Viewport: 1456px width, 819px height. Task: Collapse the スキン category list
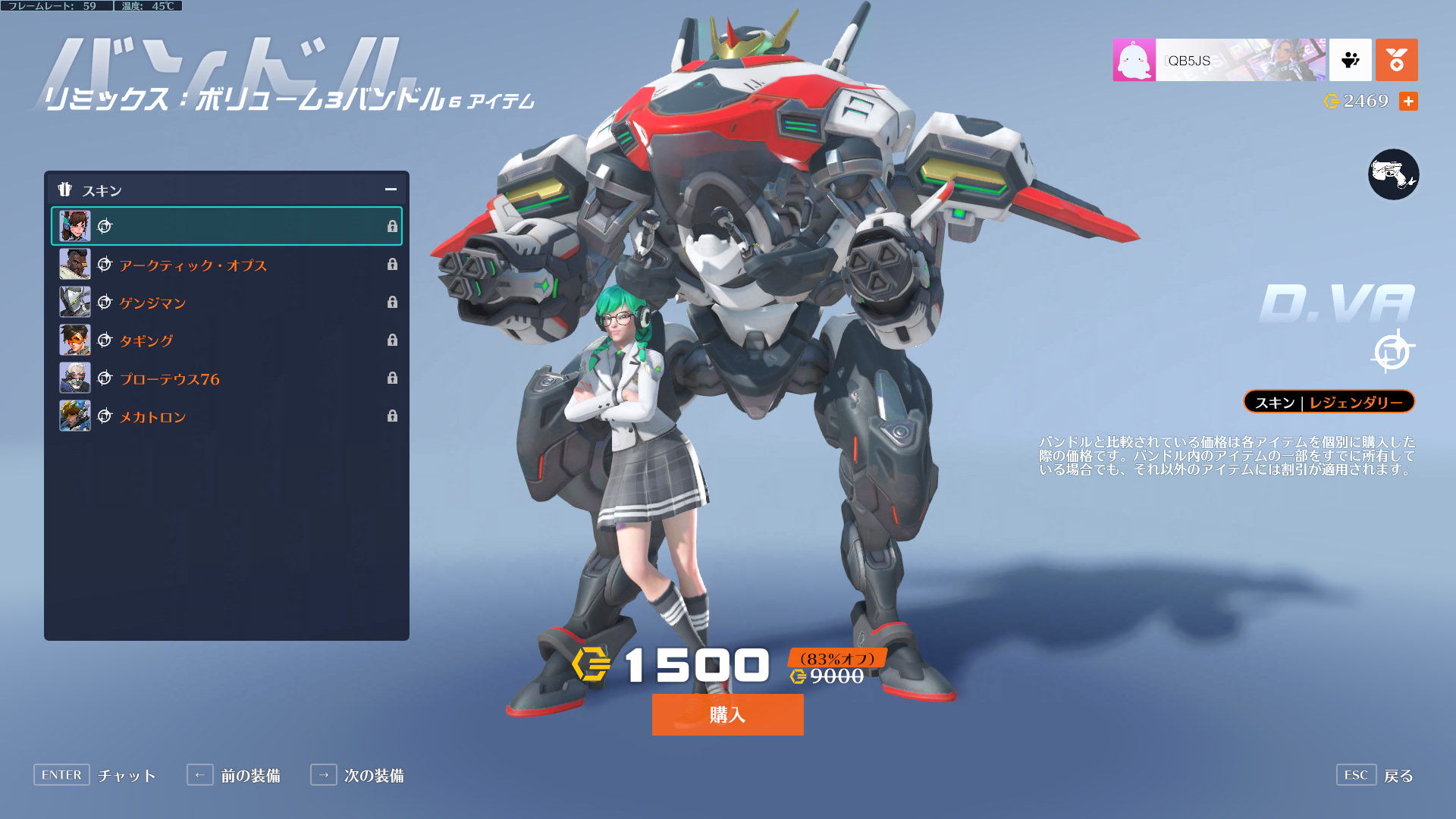pyautogui.click(x=391, y=190)
